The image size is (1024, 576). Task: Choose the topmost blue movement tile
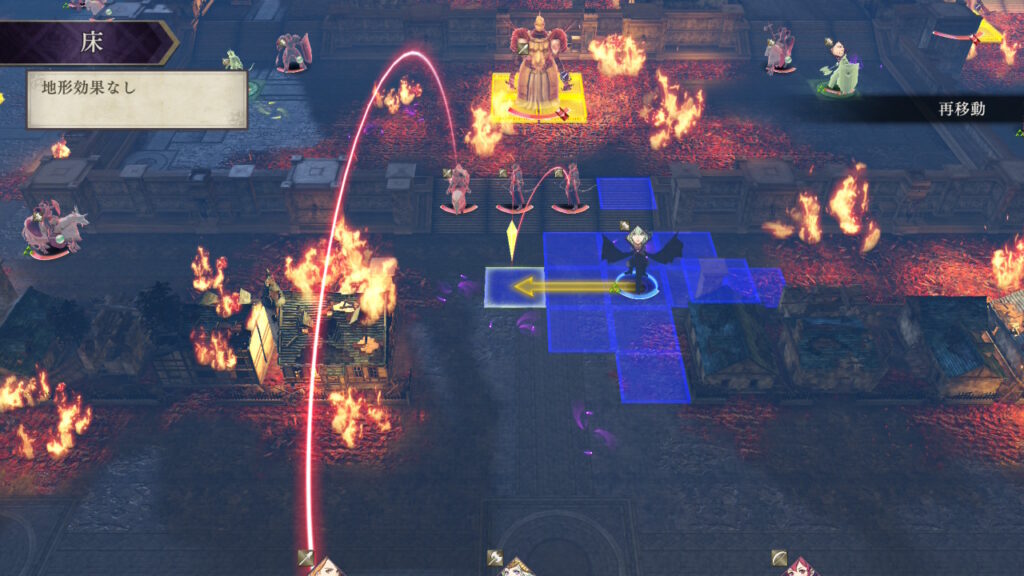tap(626, 193)
